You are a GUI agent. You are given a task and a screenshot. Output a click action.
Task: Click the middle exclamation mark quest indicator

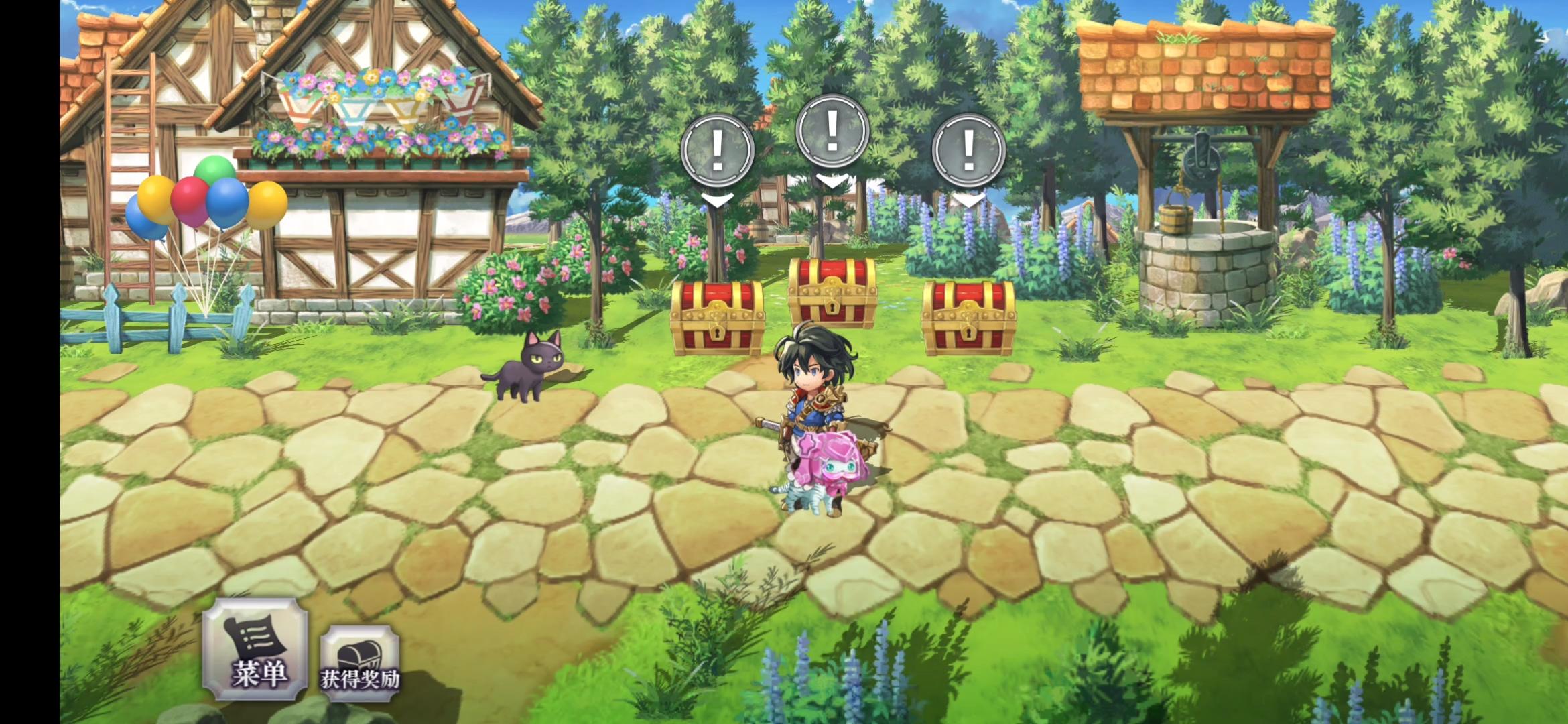tap(833, 129)
